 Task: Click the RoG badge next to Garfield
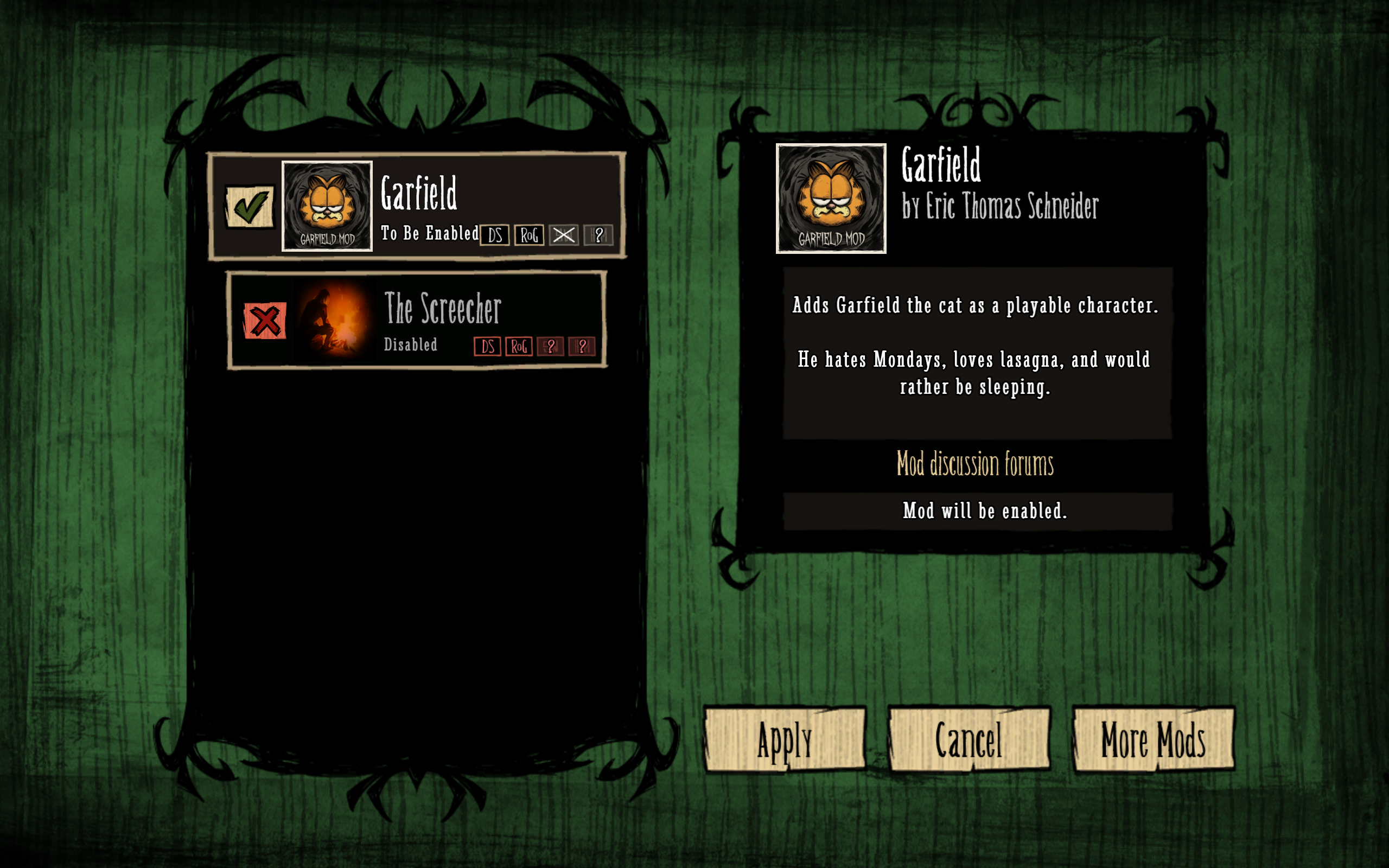point(530,235)
